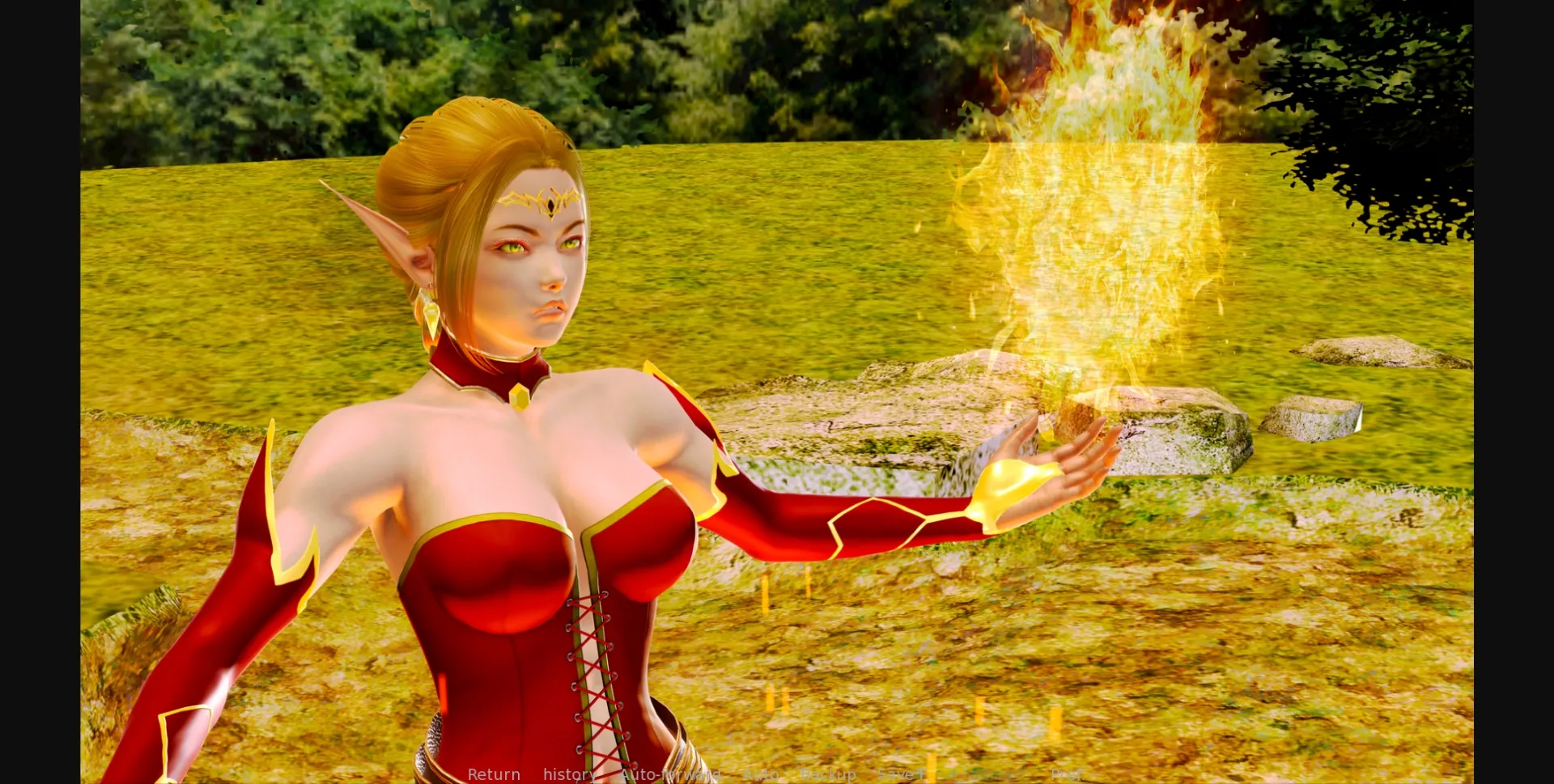
Task: Open the Pref. preferences menu
Action: click(1068, 773)
